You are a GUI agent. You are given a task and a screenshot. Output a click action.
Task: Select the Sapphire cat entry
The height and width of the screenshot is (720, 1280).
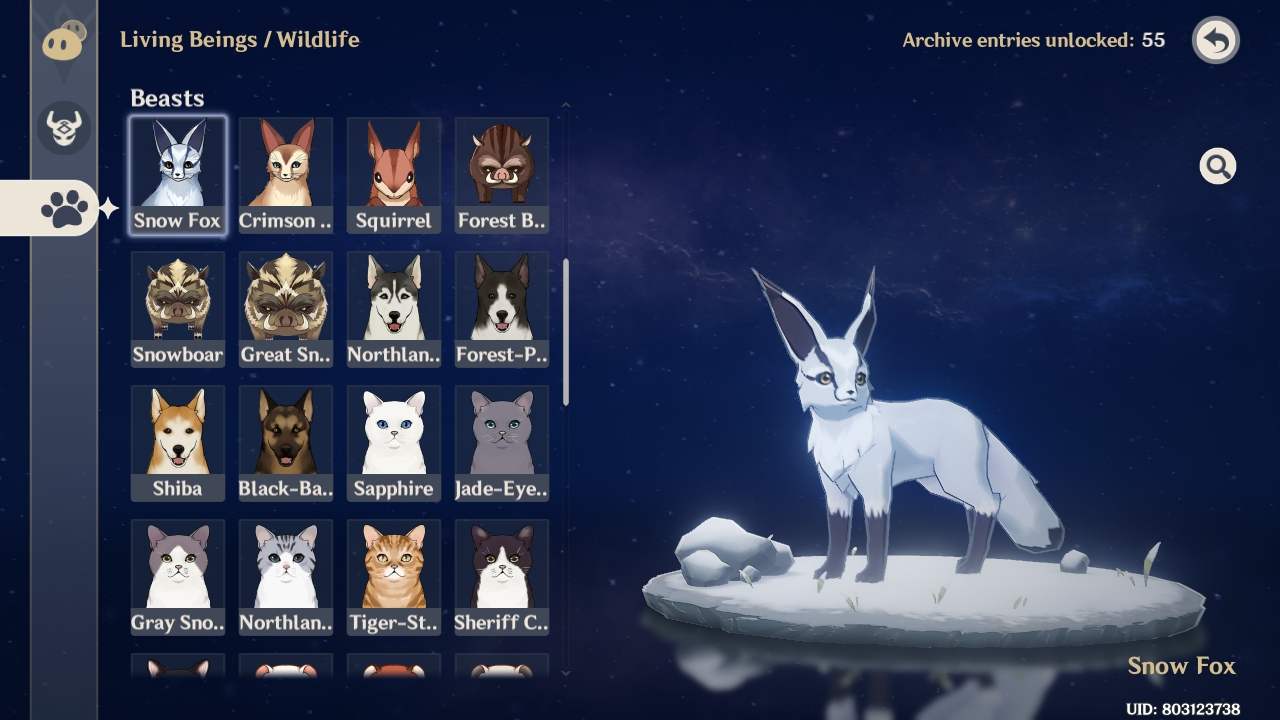point(393,444)
